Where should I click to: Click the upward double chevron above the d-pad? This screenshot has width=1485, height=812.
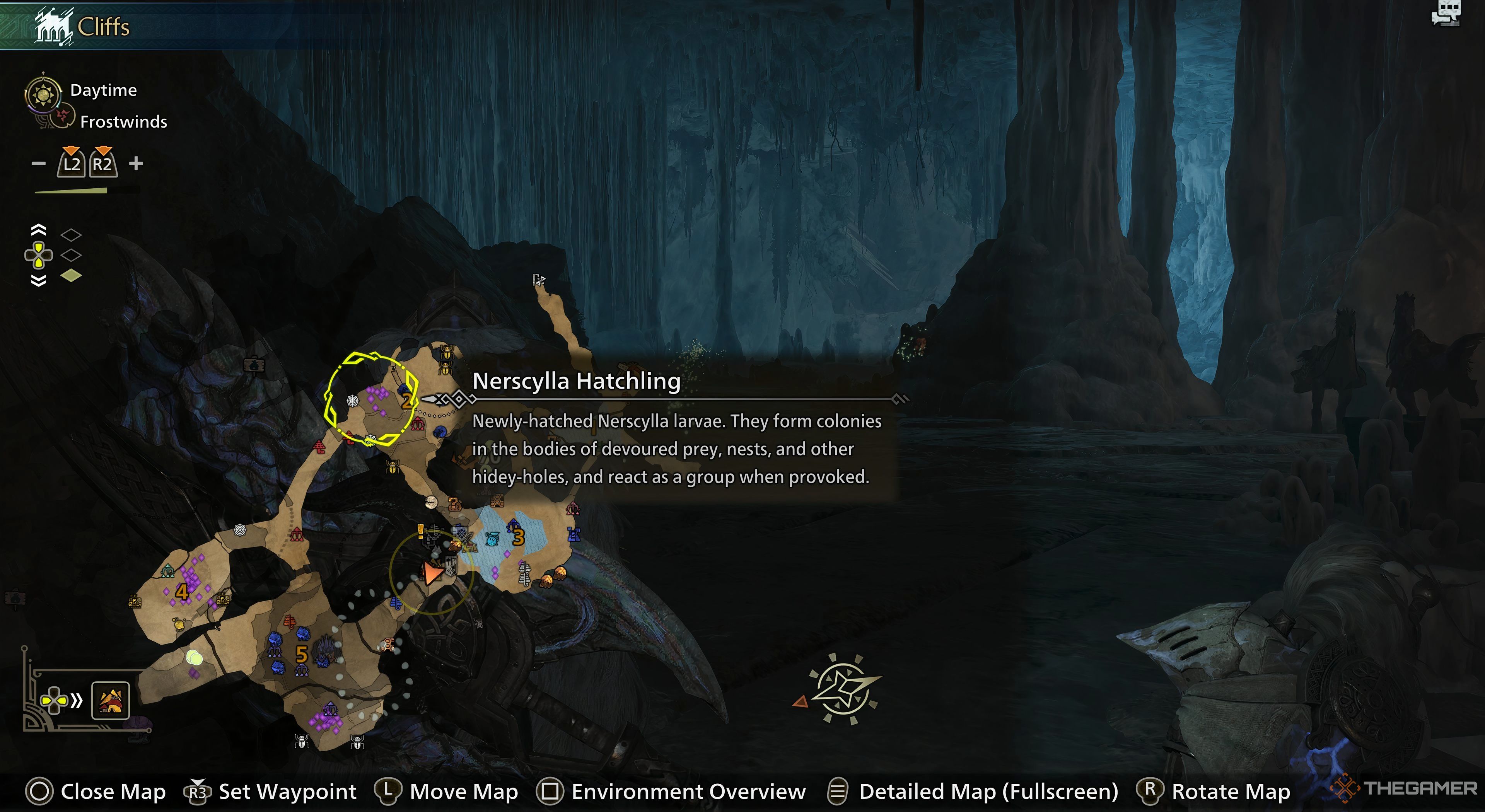pyautogui.click(x=39, y=230)
